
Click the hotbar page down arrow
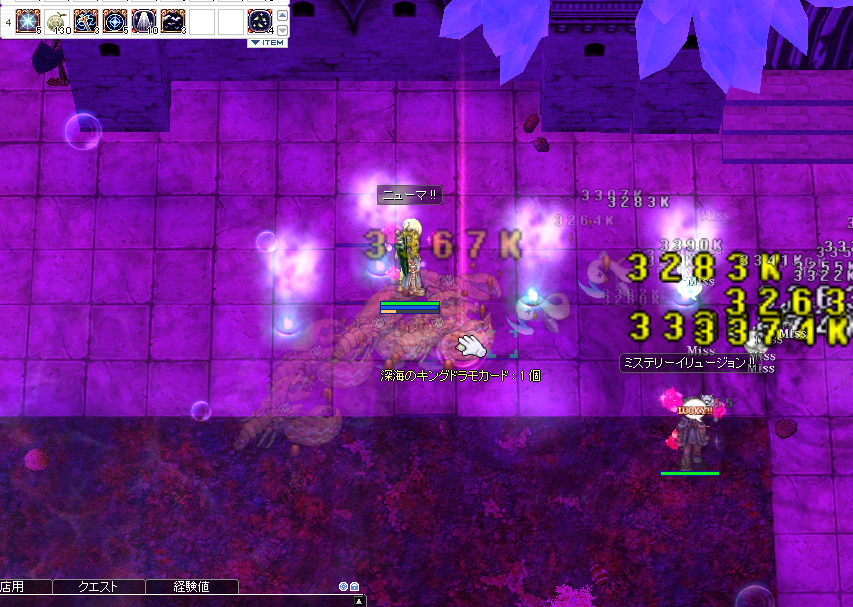point(282,30)
